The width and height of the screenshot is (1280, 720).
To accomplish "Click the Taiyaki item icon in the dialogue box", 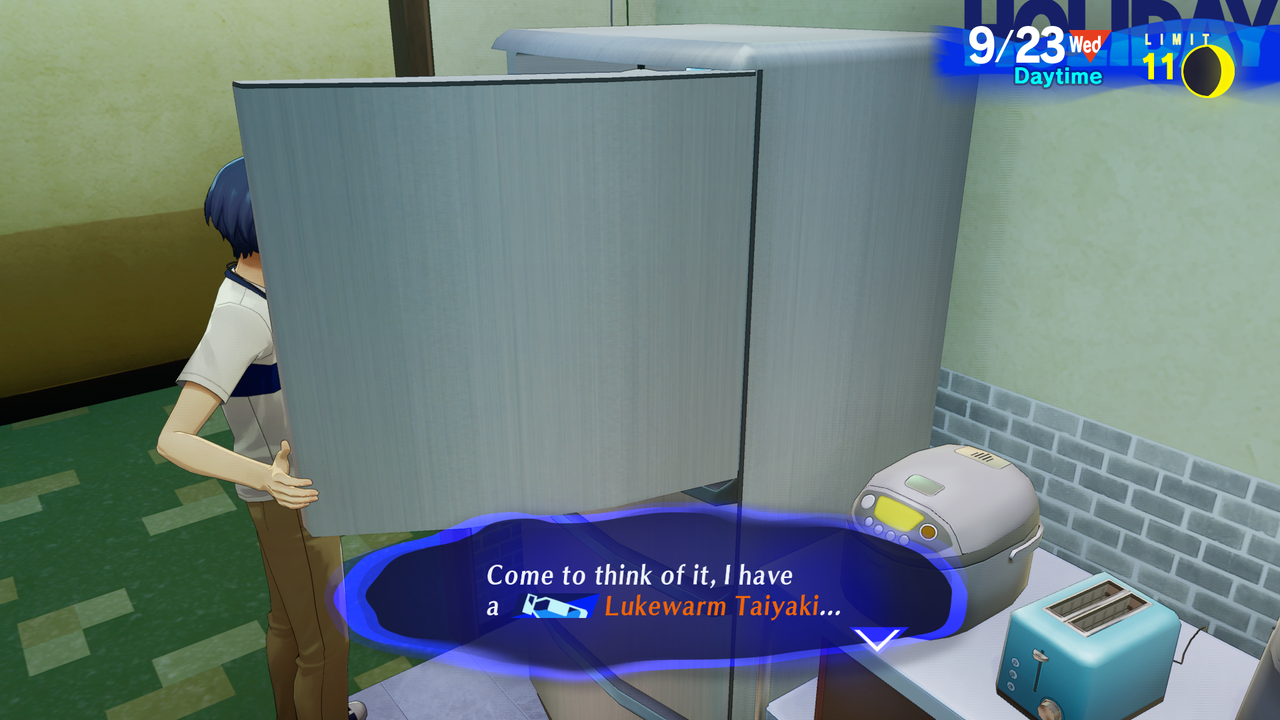I will click(x=557, y=604).
